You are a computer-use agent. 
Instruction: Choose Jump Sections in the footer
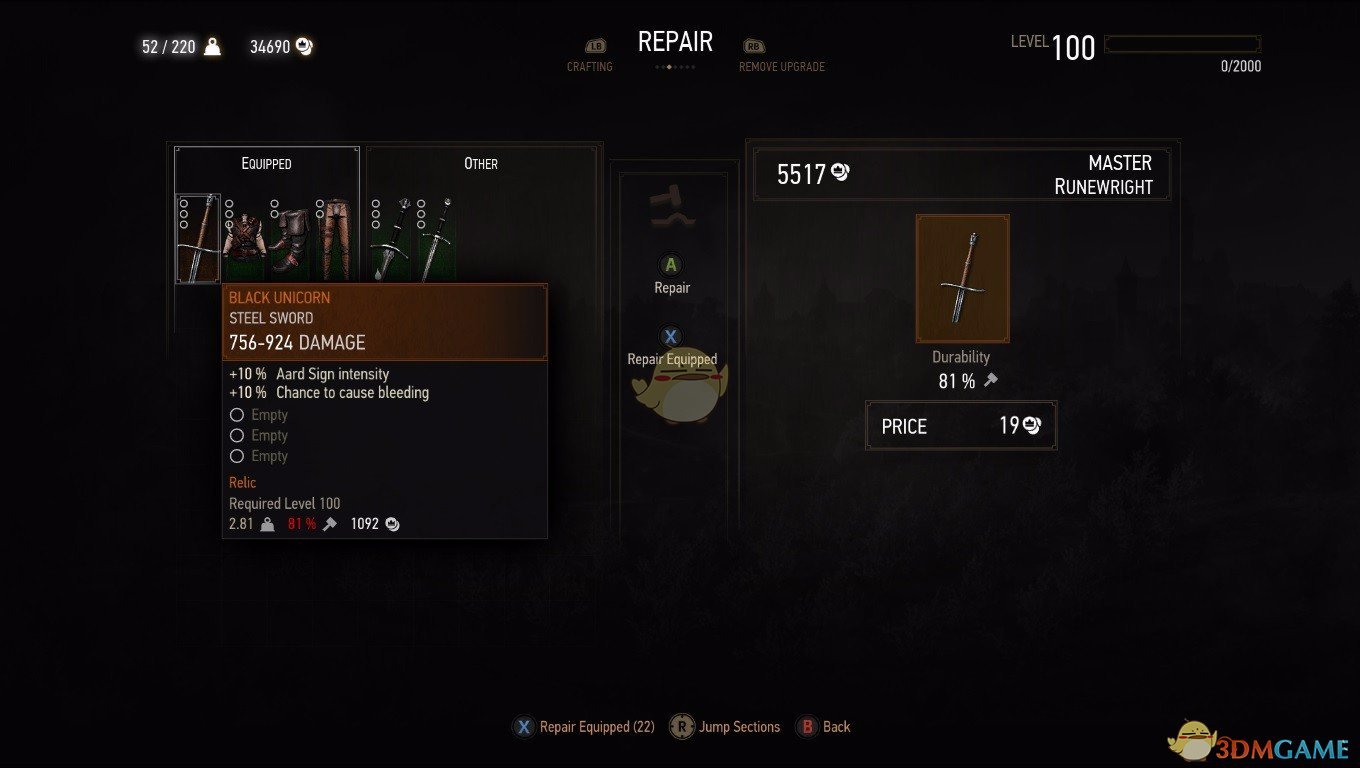pos(726,727)
